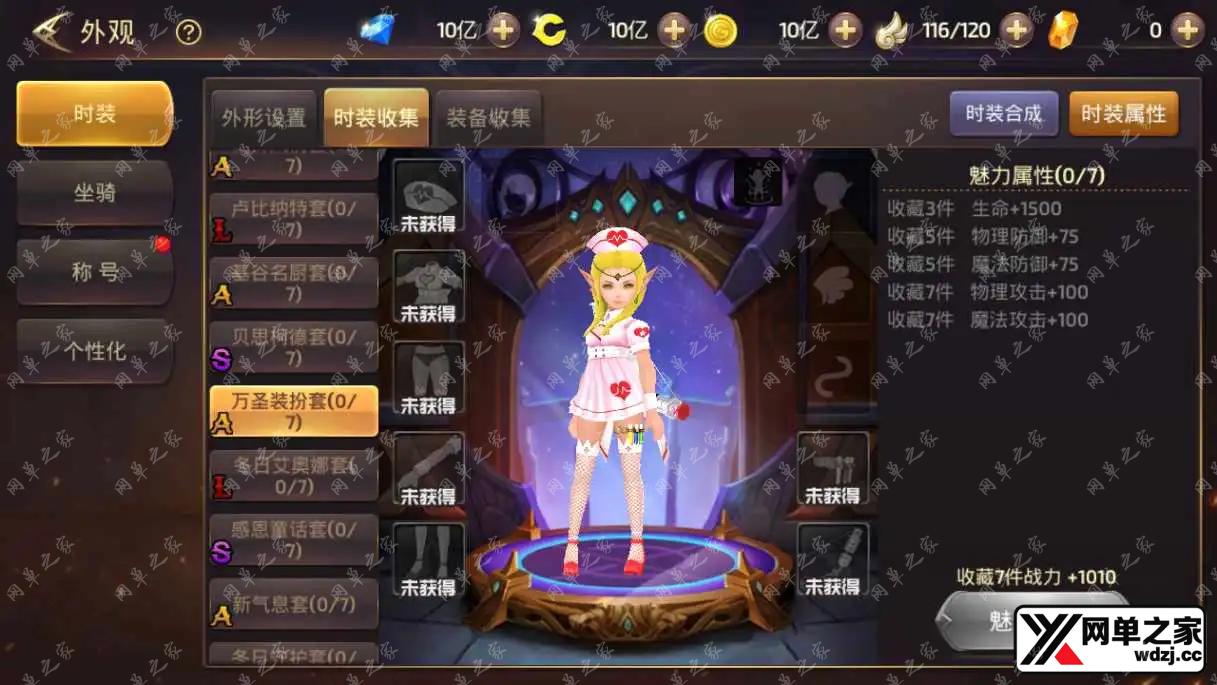Switch to the 称号 title category
The image size is (1217, 685).
94,271
